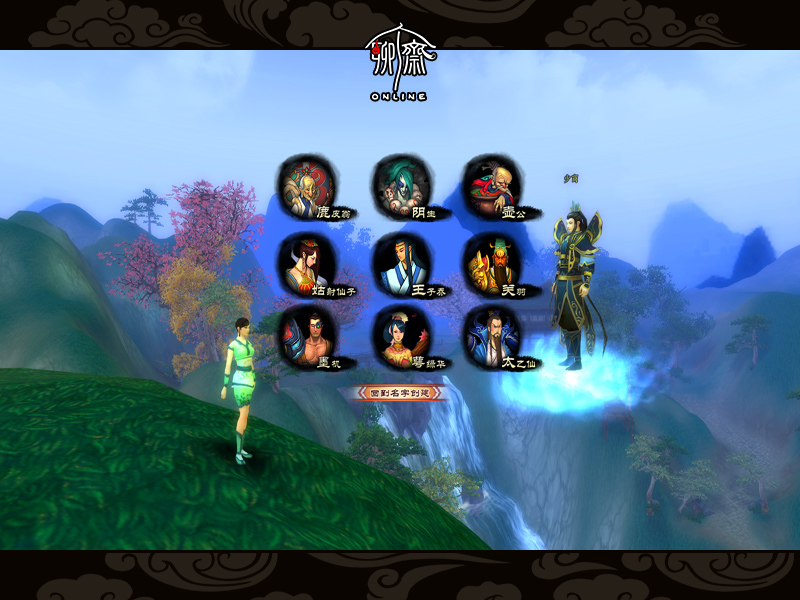
Task: Click the orange name-creation banner button
Action: [398, 393]
